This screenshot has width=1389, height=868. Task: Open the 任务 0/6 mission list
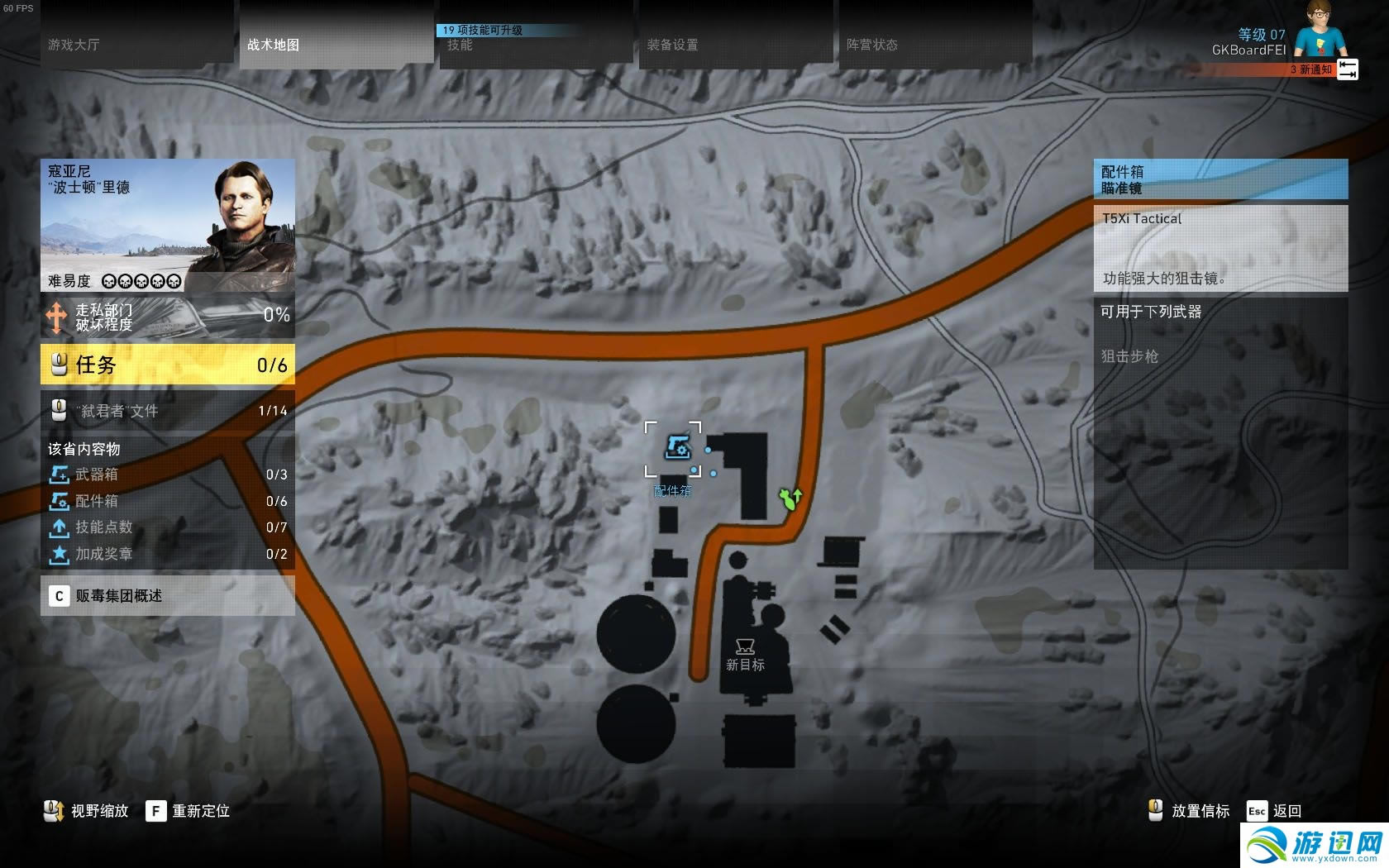point(168,365)
